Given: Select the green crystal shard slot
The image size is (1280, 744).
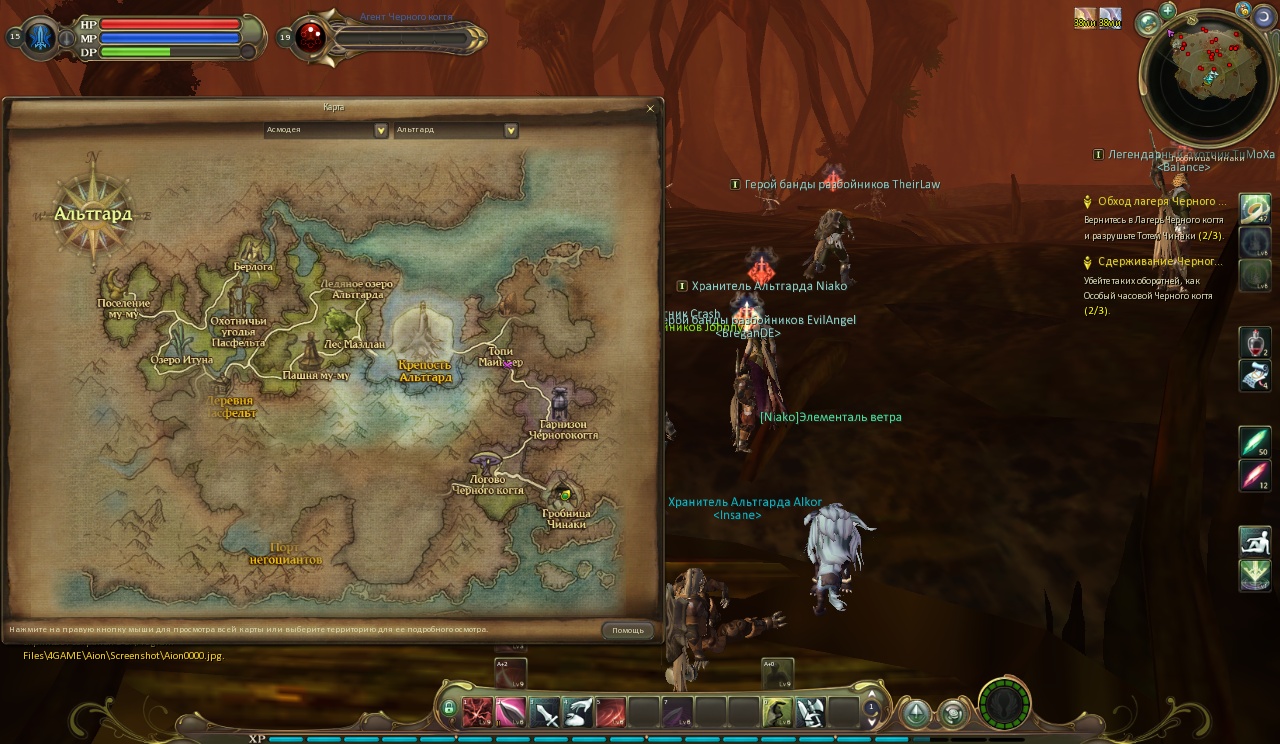Looking at the screenshot, I should pos(1255,442).
